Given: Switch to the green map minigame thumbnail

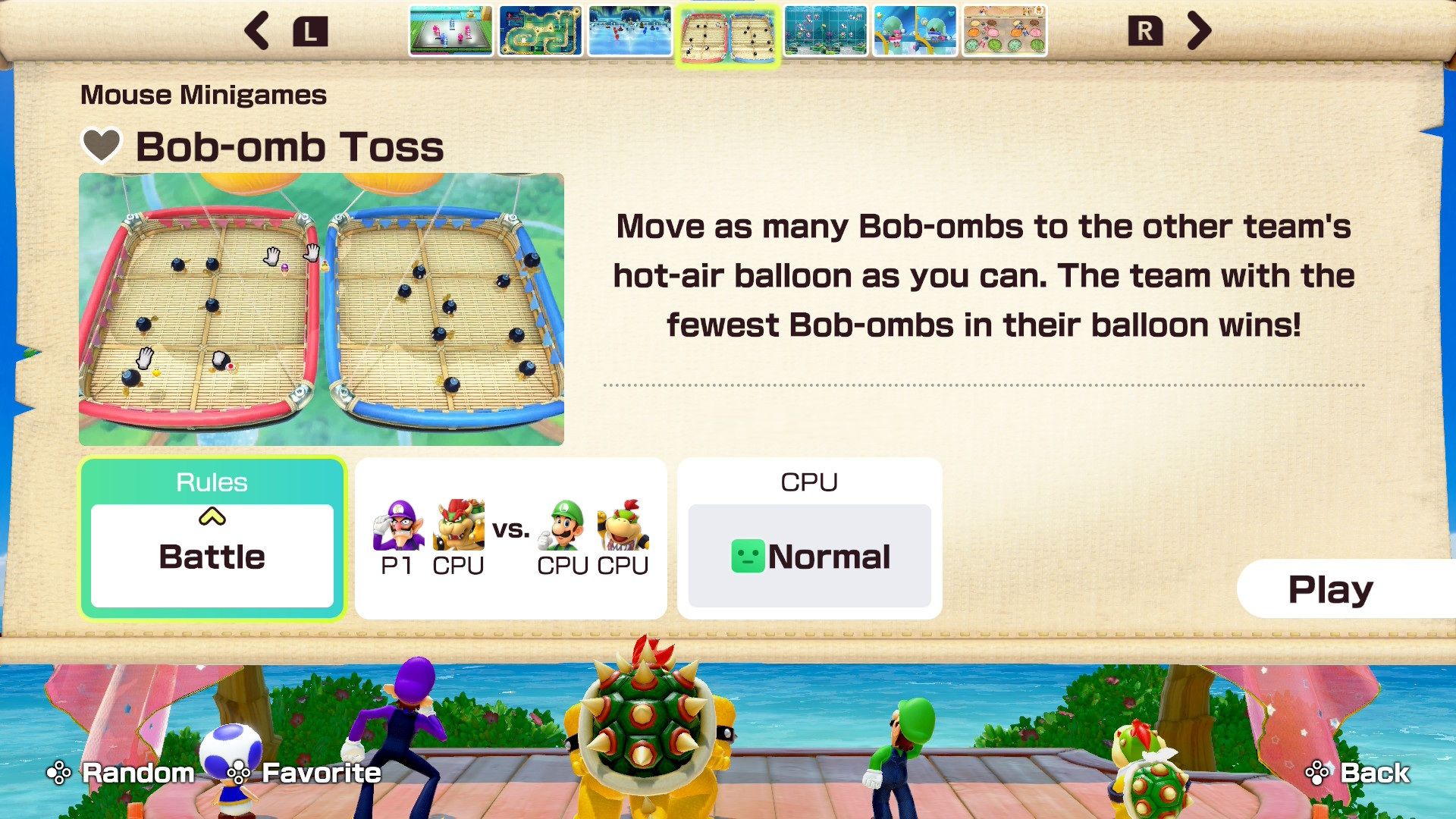Looking at the screenshot, I should (543, 32).
